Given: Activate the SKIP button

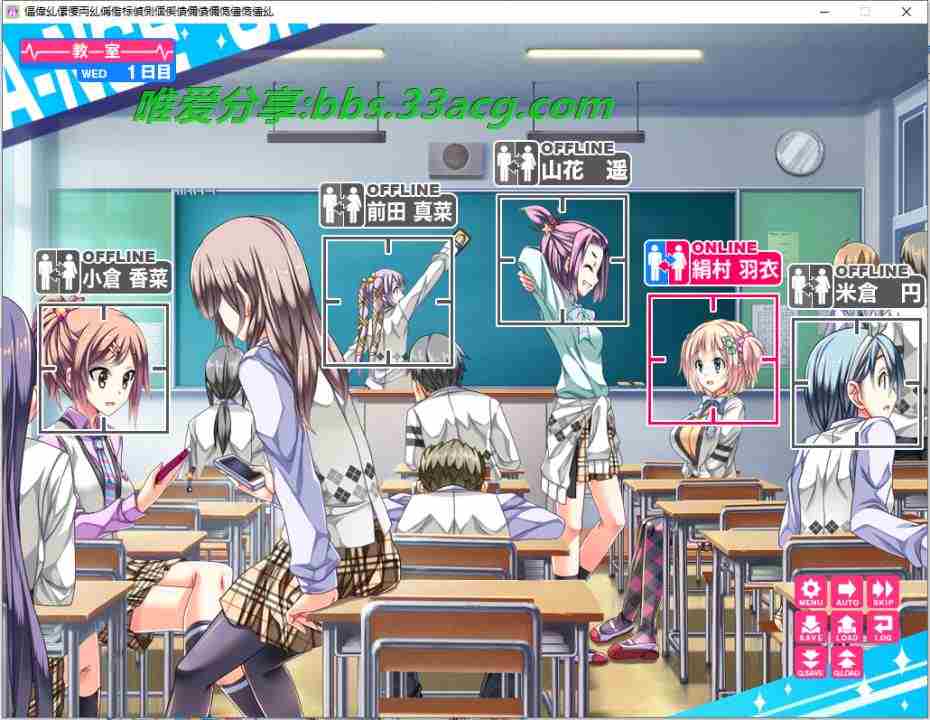Looking at the screenshot, I should coord(883,592).
